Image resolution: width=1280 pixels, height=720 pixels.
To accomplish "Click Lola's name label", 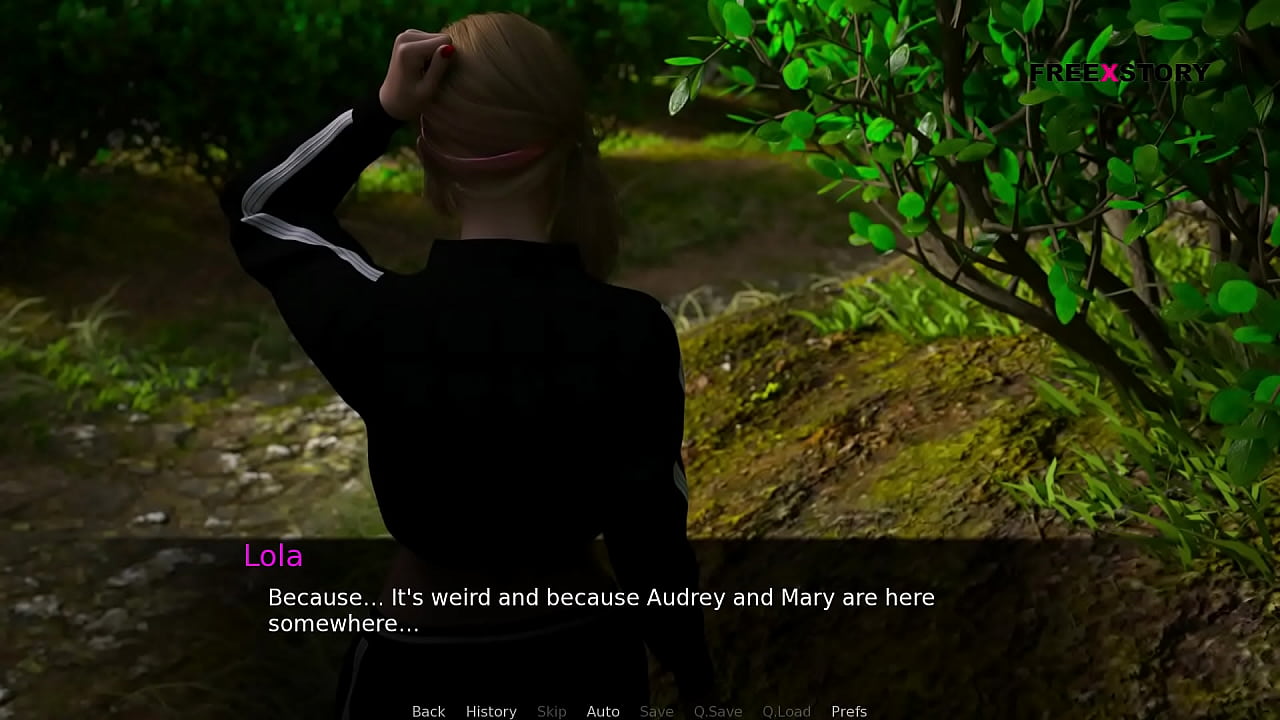I will pyautogui.click(x=274, y=556).
